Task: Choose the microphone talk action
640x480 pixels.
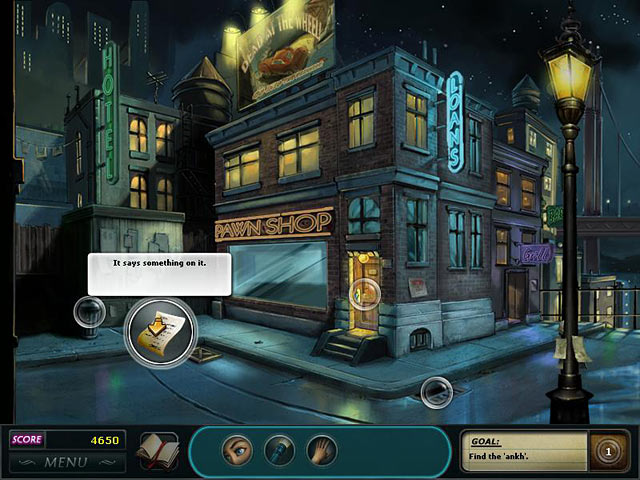Action: pos(278,450)
